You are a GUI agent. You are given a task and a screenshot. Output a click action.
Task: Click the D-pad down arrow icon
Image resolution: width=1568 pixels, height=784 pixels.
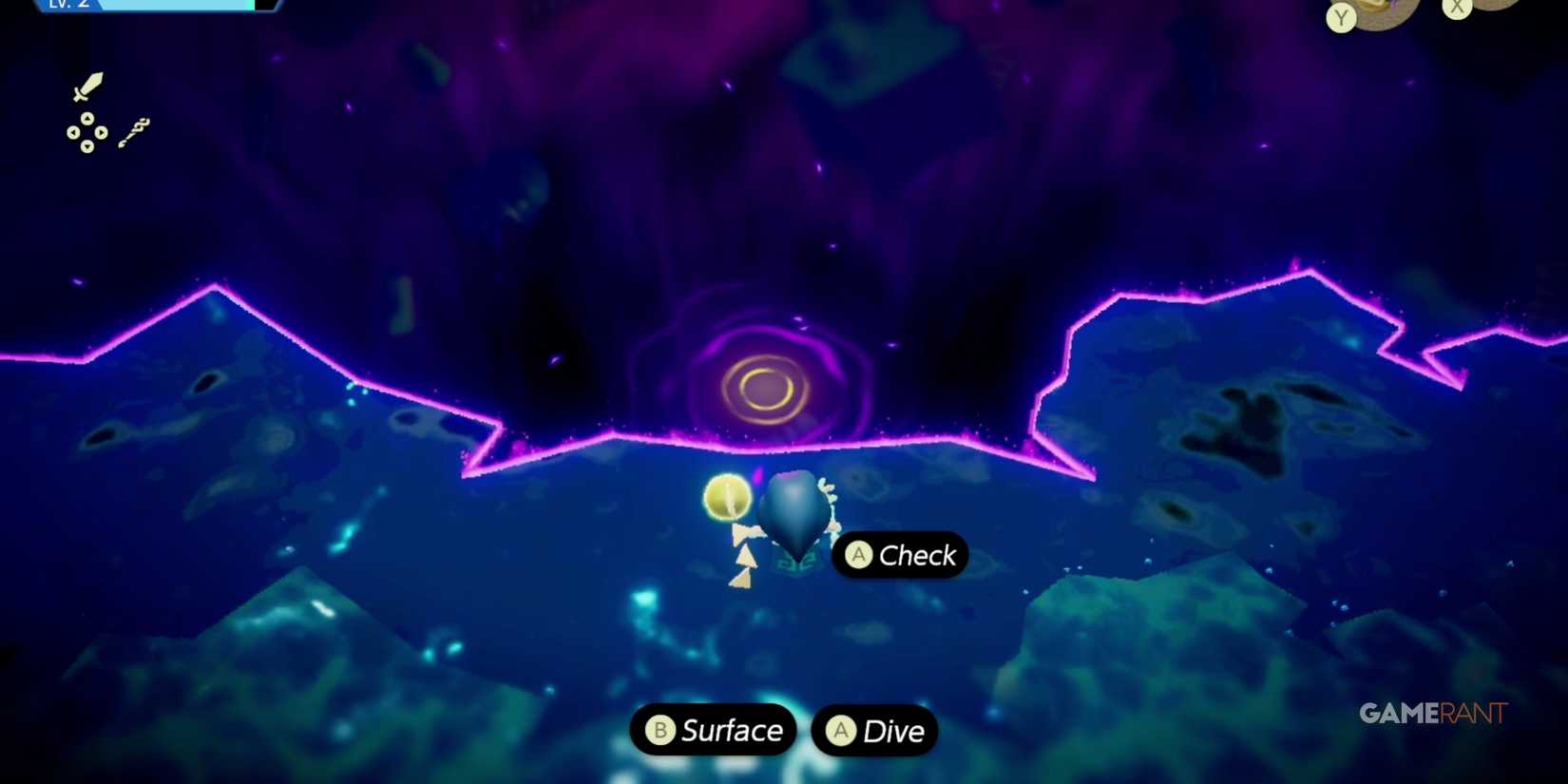coord(86,145)
